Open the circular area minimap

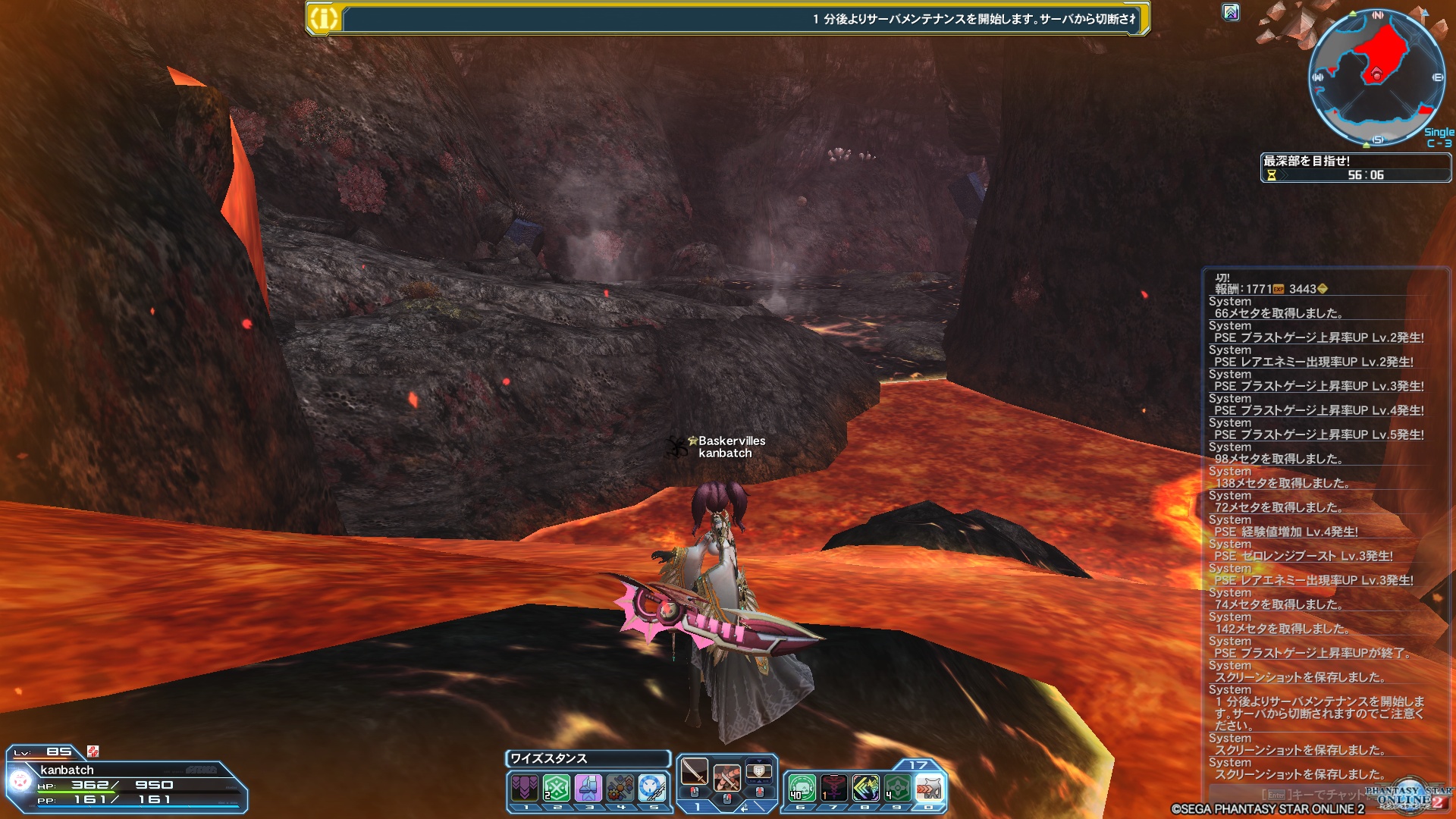tap(1376, 77)
